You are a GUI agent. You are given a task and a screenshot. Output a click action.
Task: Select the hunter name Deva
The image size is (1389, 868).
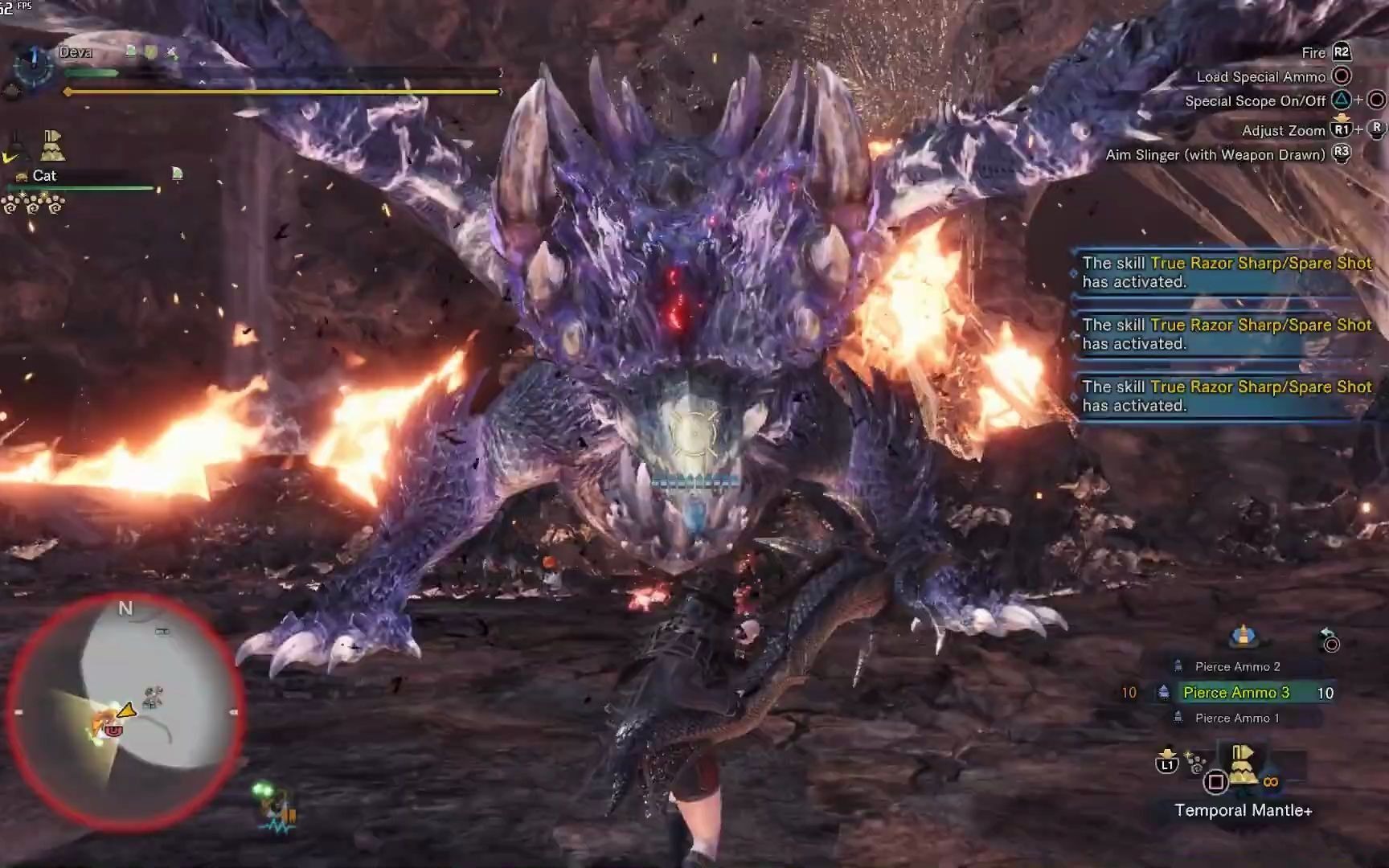click(x=75, y=52)
